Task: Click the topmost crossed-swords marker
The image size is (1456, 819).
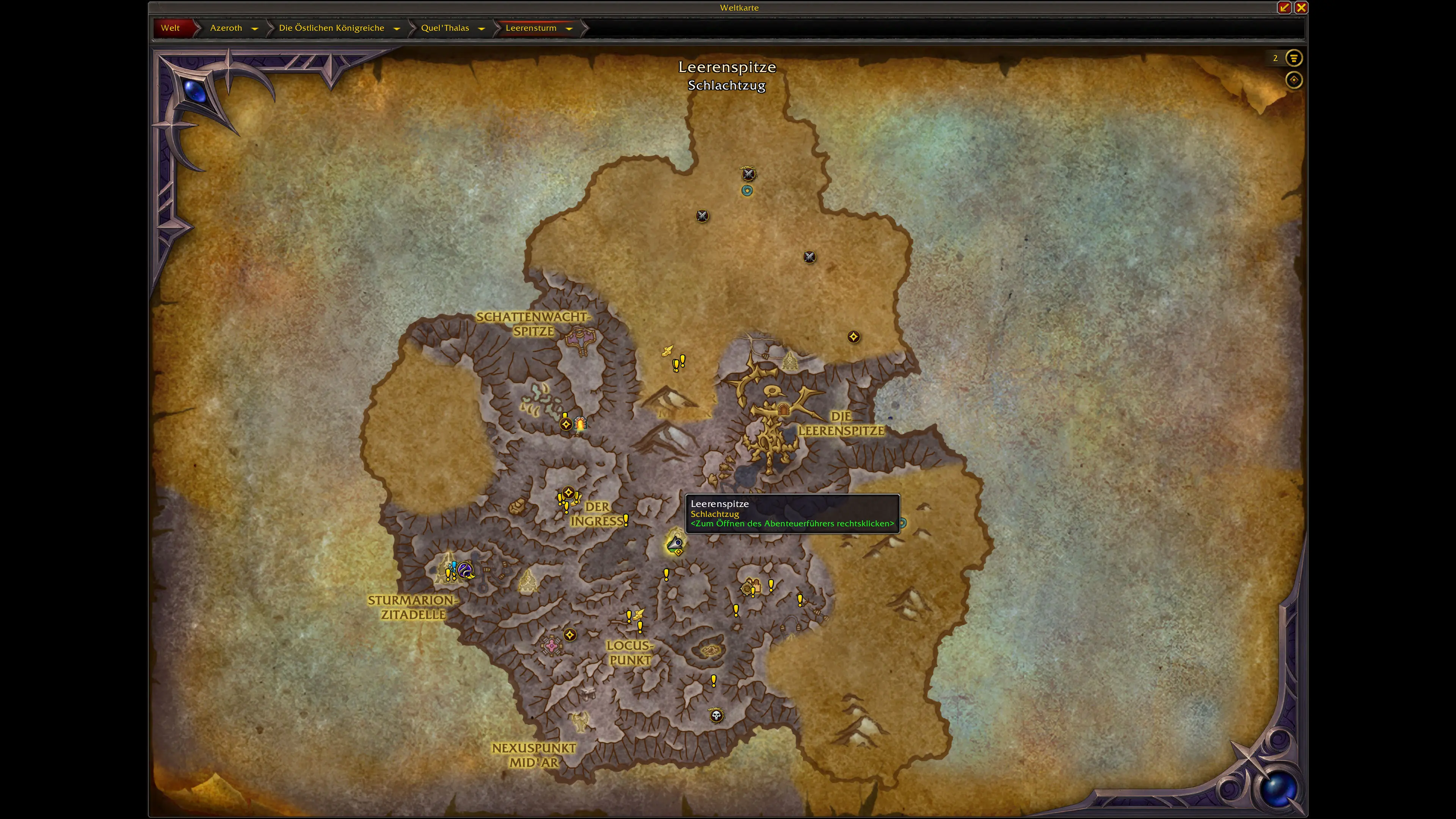Action: tap(748, 174)
